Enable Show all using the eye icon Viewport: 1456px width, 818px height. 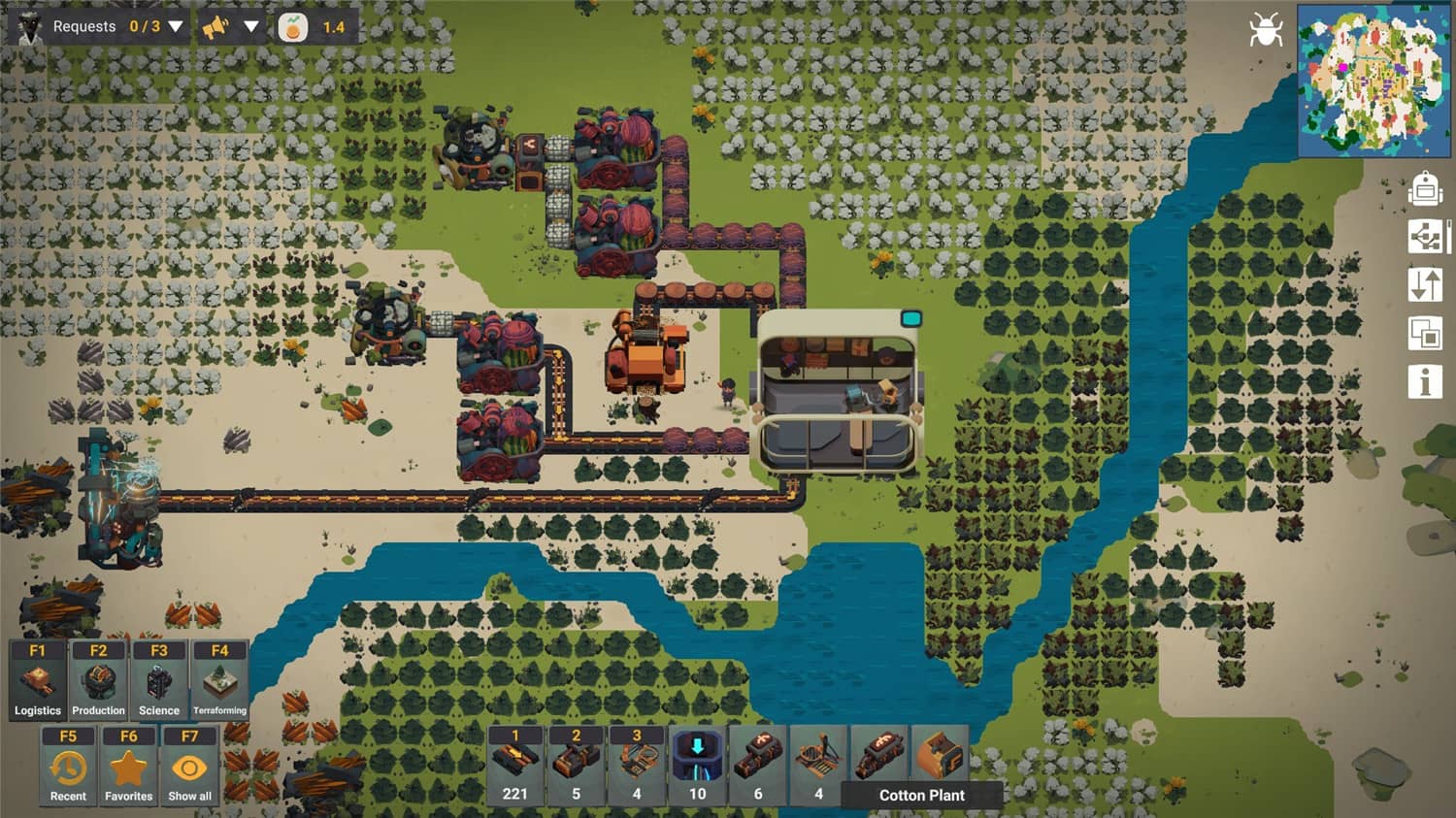188,767
